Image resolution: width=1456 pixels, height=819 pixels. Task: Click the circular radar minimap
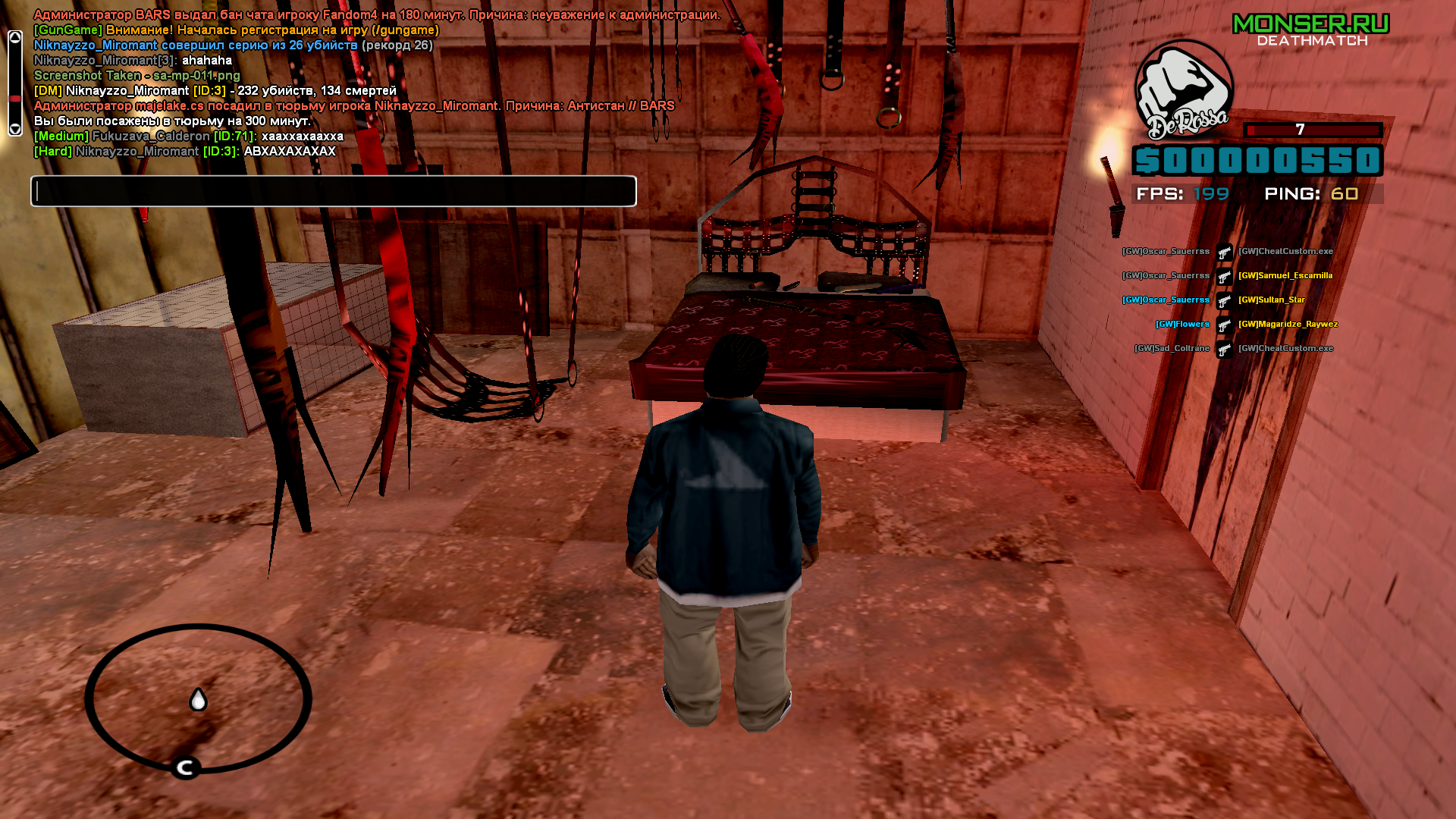198,698
